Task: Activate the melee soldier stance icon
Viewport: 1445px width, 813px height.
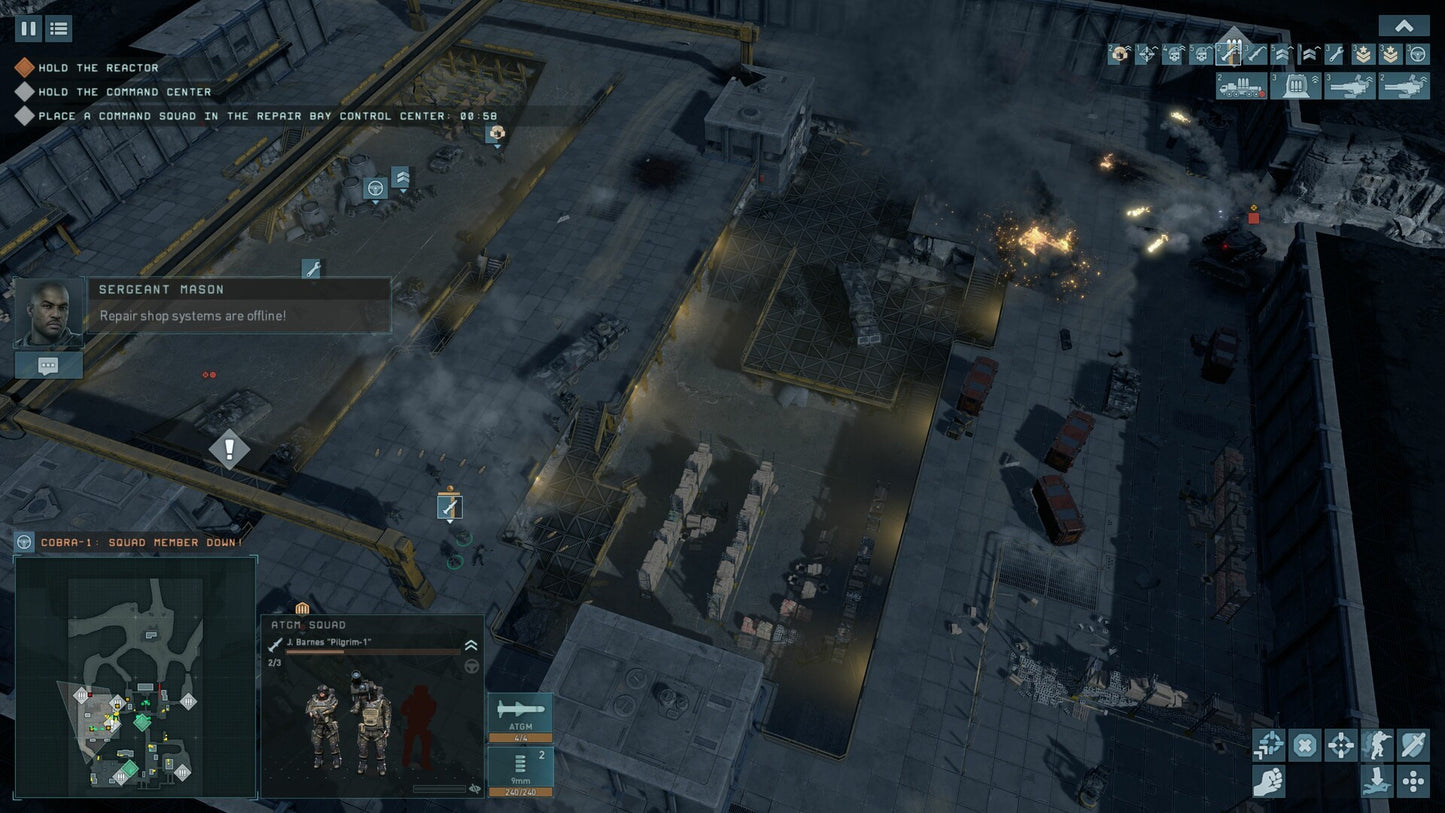Action: click(x=1376, y=744)
